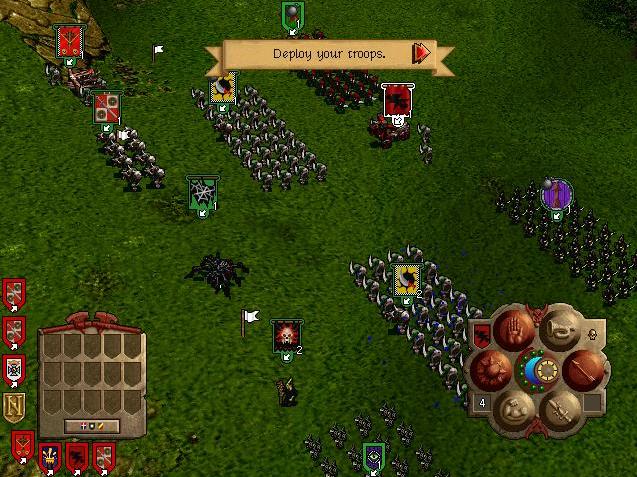The width and height of the screenshot is (637, 477).
Task: Choose the spiked sun command orb
Action: click(x=488, y=370)
